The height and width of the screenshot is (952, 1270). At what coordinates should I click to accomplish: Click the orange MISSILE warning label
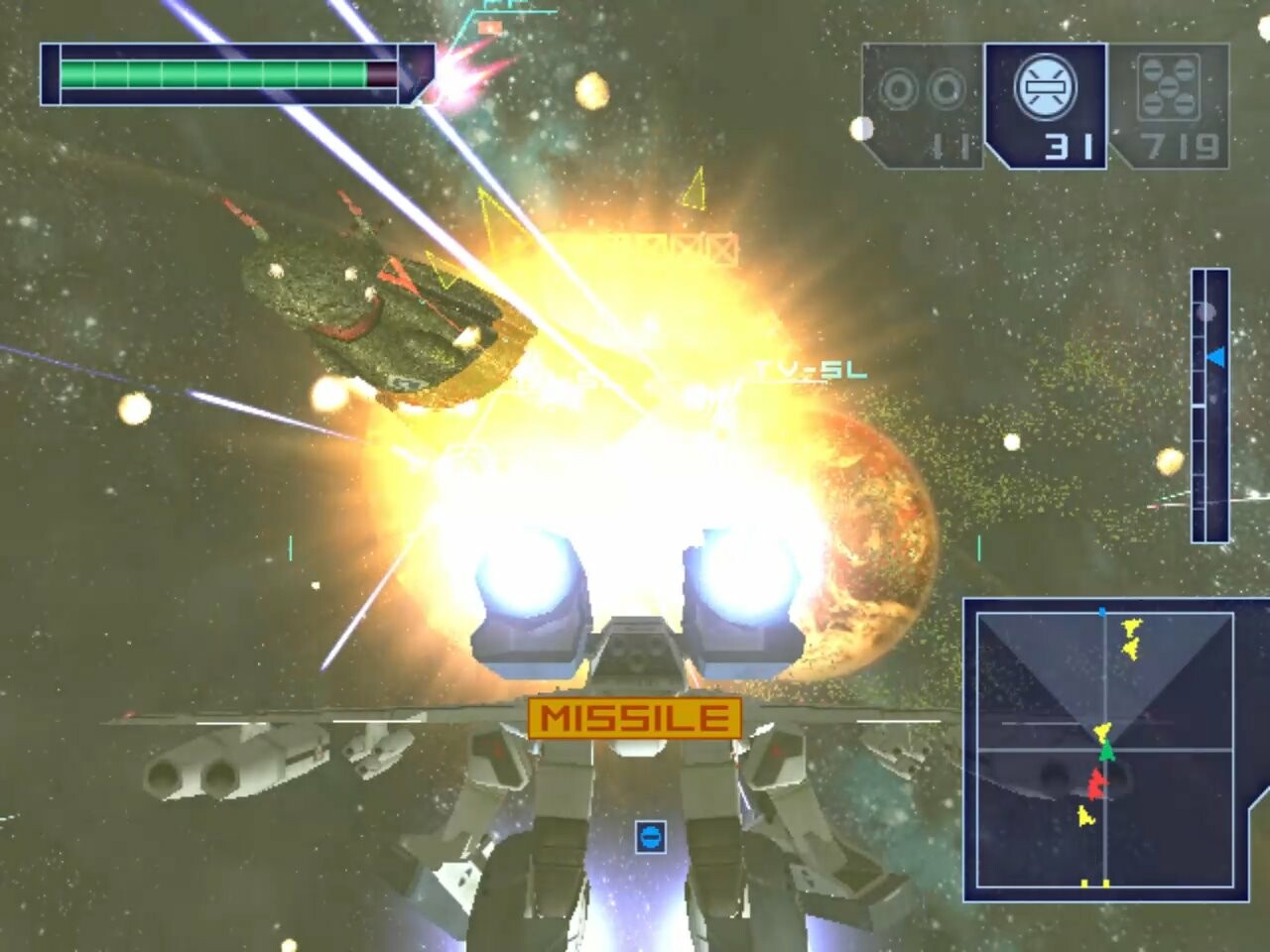634,718
